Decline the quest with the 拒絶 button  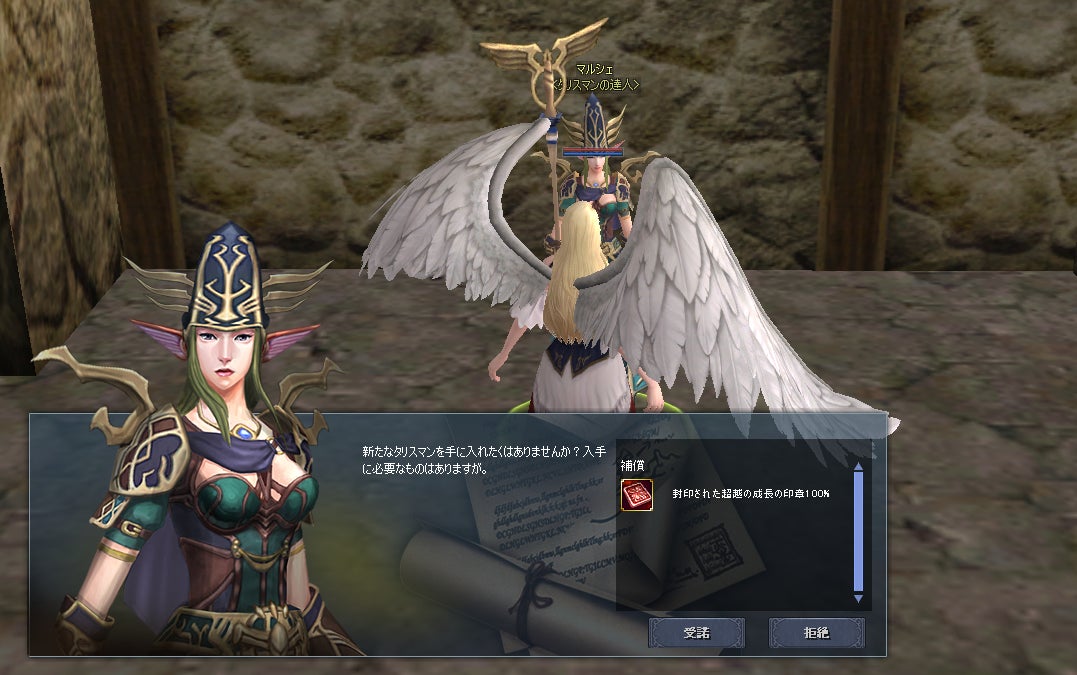click(x=816, y=633)
